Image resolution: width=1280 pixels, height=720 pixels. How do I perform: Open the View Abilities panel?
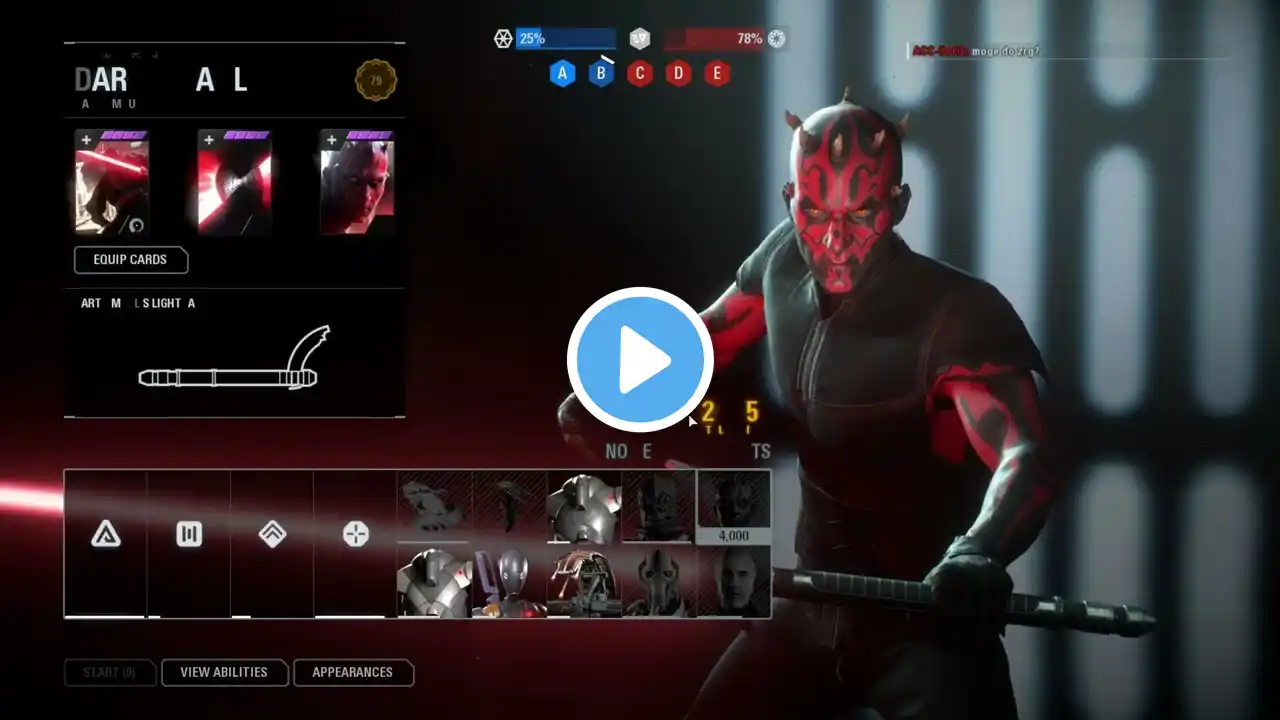pyautogui.click(x=224, y=673)
